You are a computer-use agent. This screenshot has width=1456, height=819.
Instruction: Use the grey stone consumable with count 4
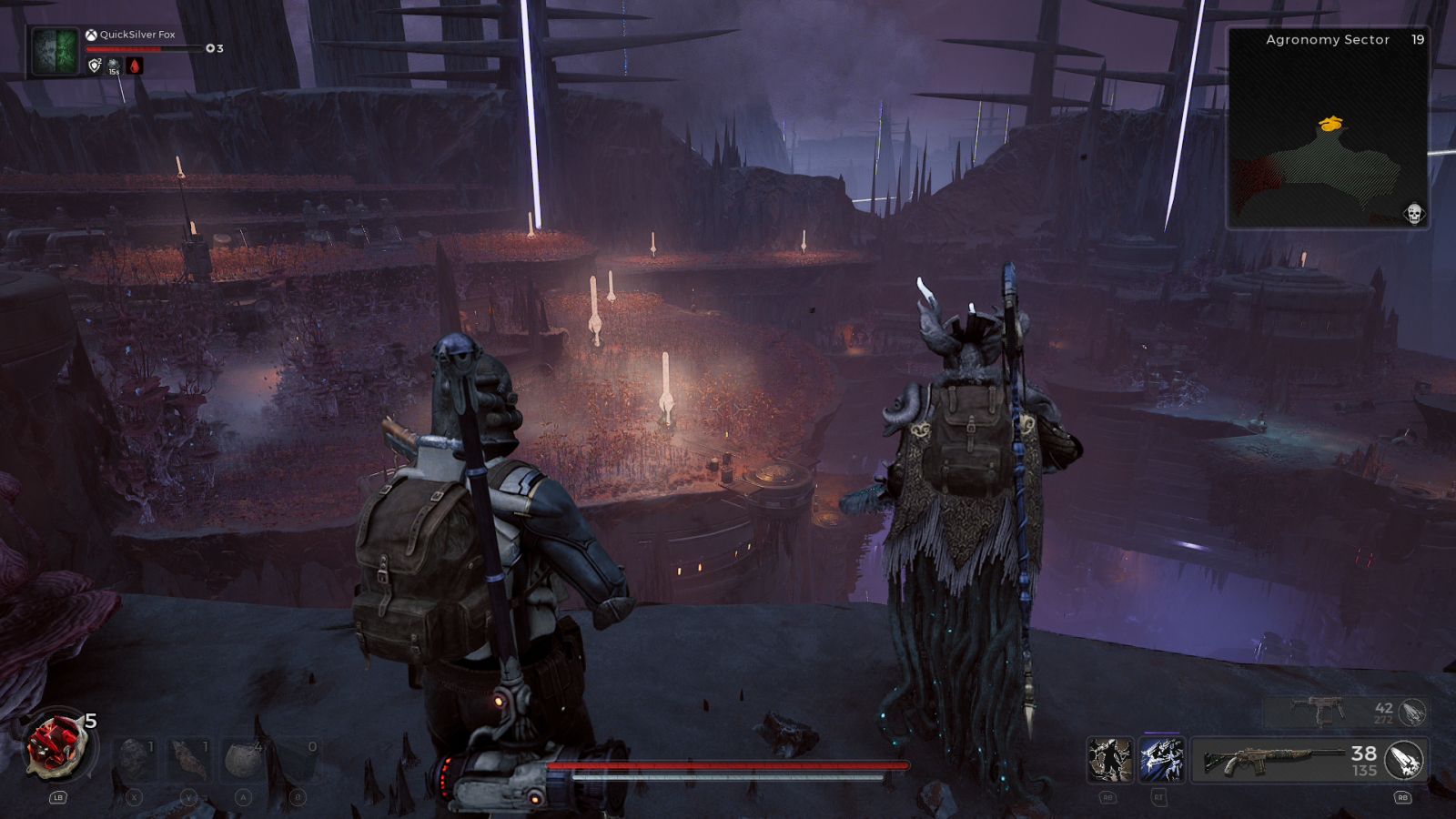[x=244, y=759]
